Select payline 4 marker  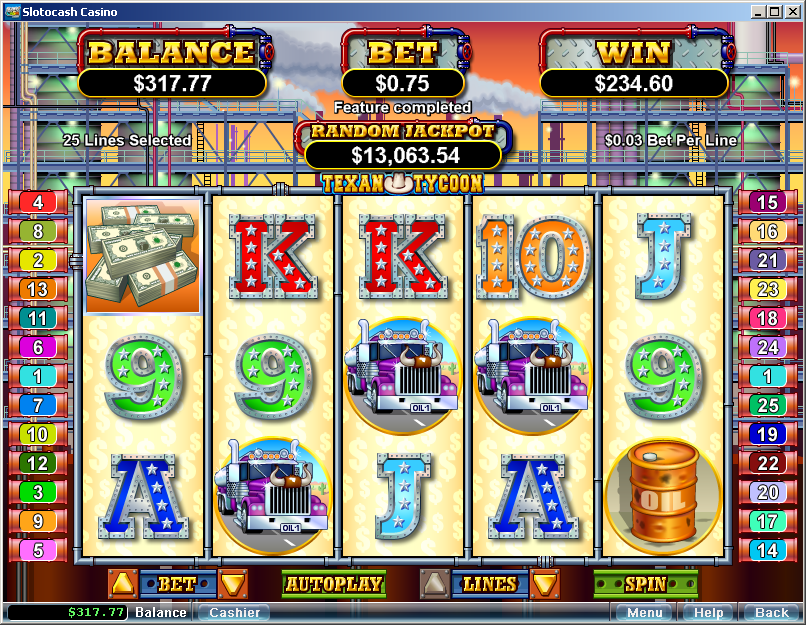(38, 203)
